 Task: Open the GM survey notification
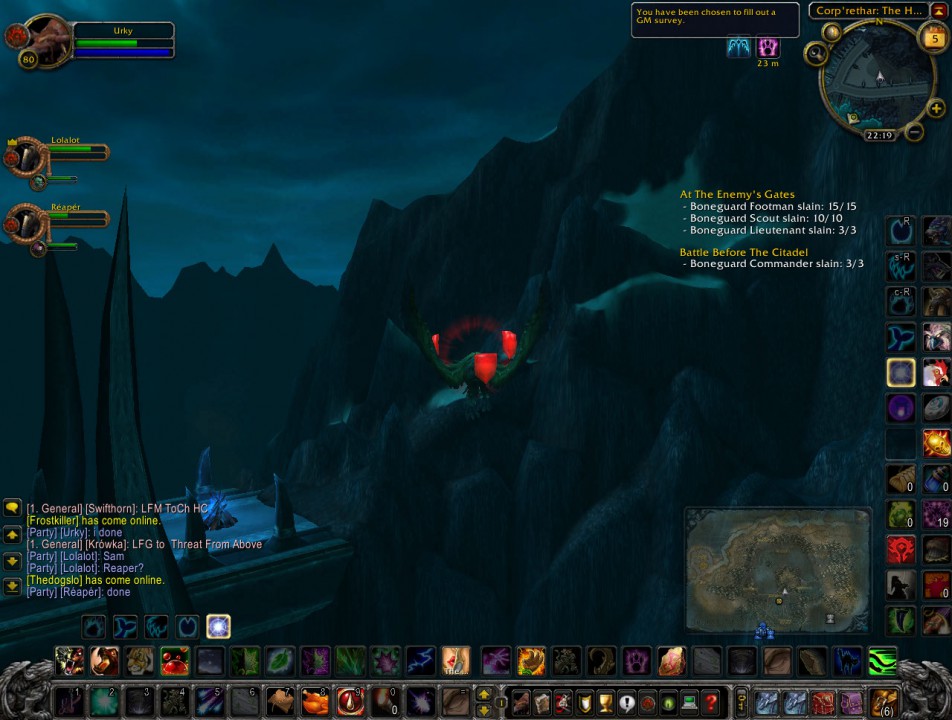pyautogui.click(x=714, y=20)
